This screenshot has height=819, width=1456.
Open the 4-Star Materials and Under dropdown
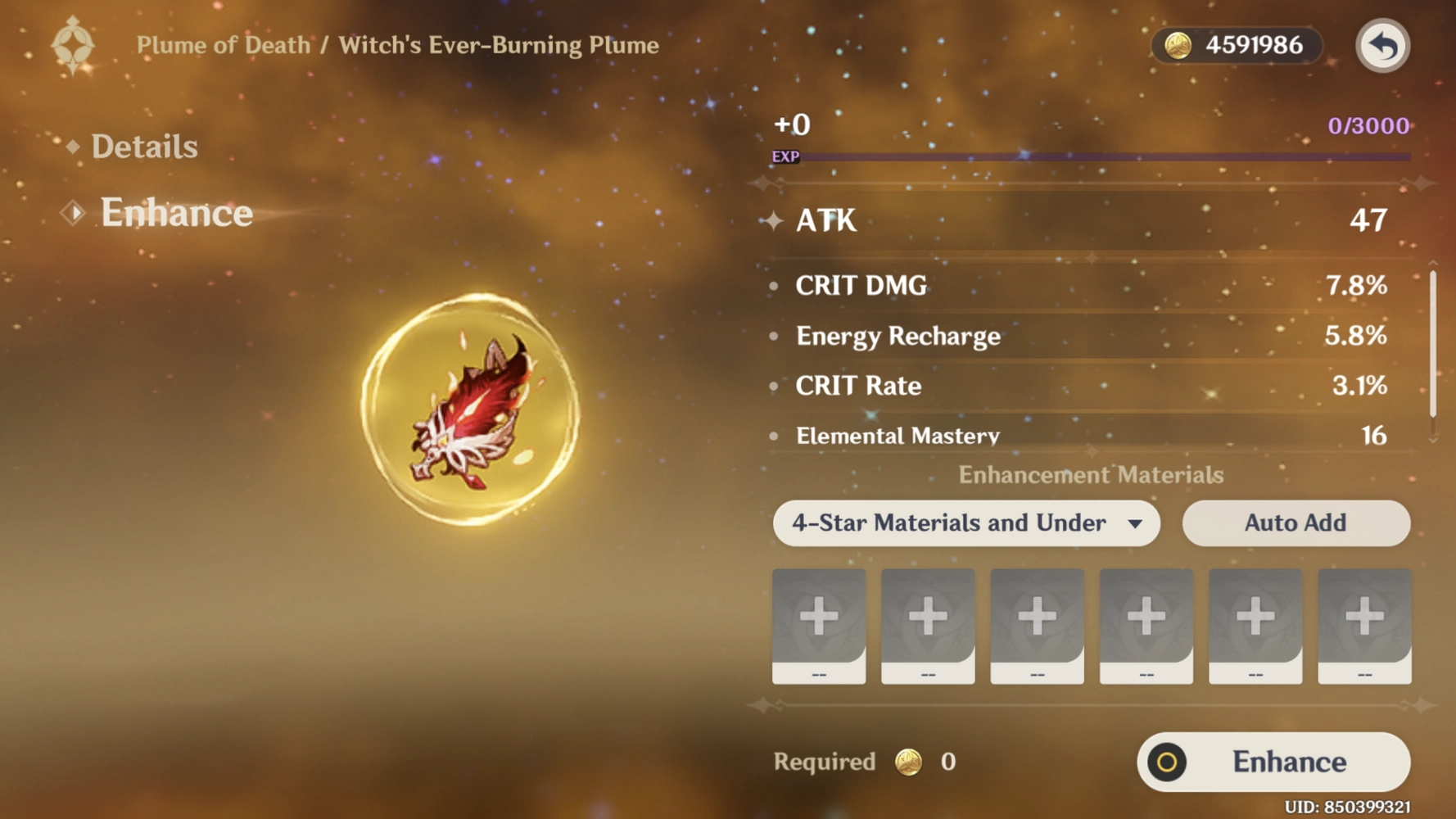966,523
